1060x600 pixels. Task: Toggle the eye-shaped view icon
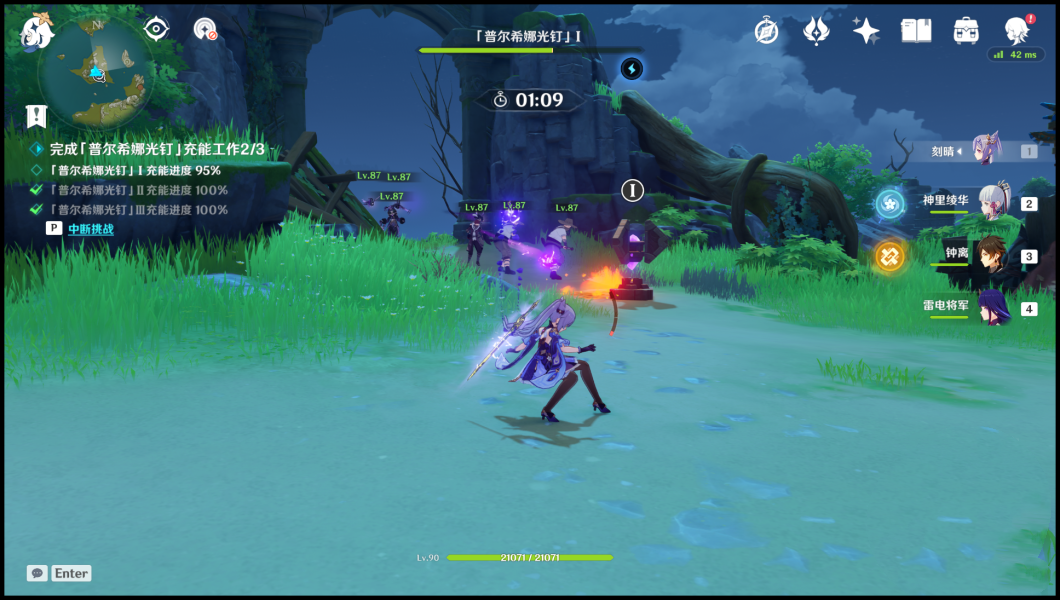click(x=156, y=29)
